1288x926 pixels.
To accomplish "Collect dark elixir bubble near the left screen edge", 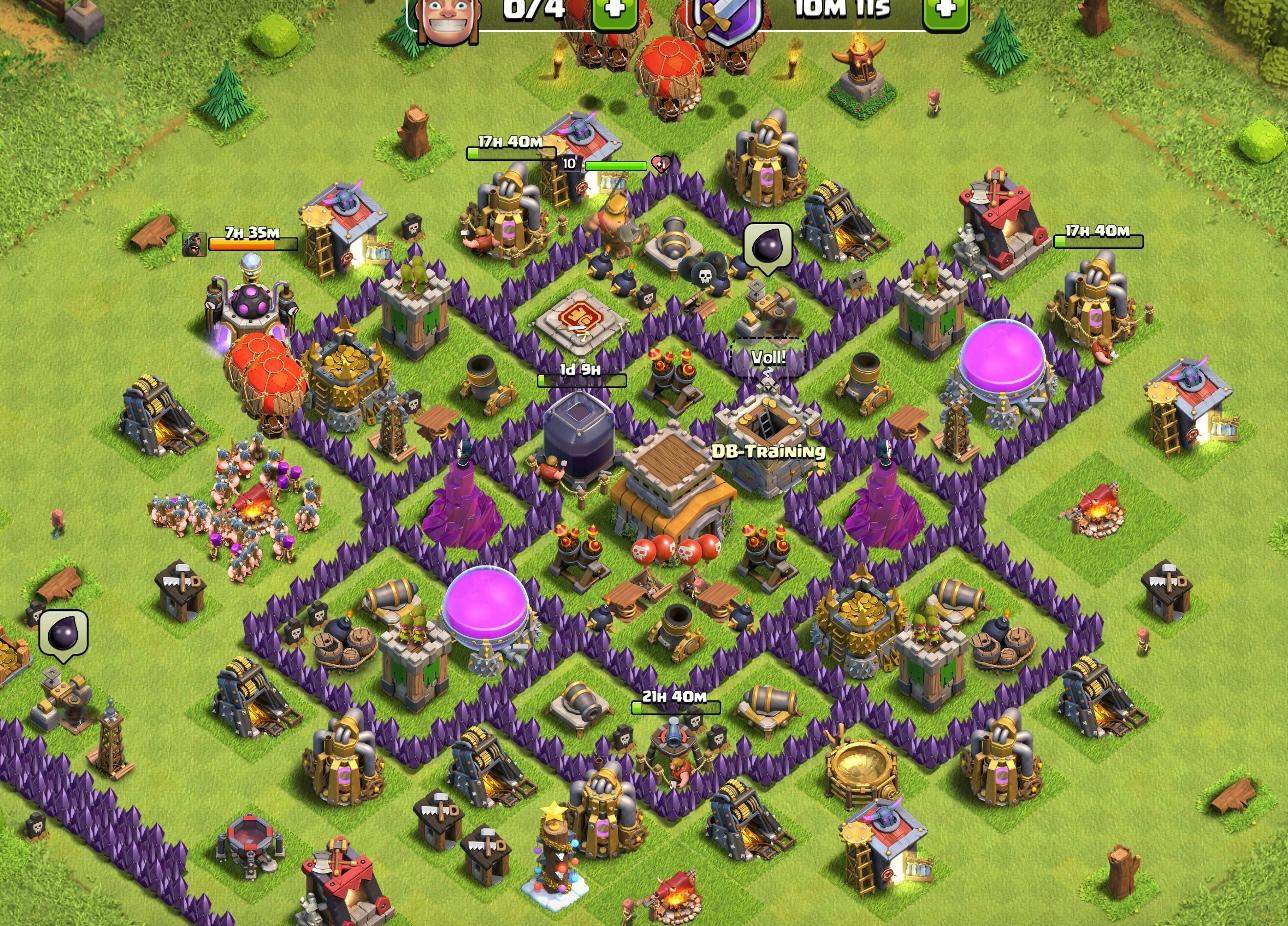I will (x=64, y=634).
